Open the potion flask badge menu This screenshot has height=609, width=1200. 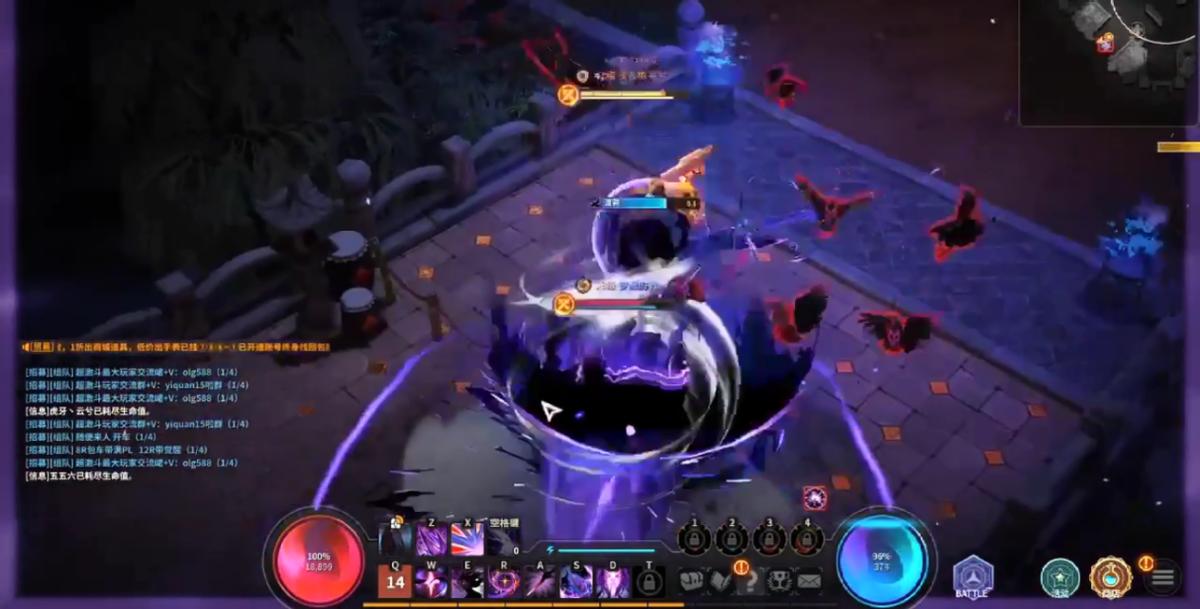[1110, 577]
